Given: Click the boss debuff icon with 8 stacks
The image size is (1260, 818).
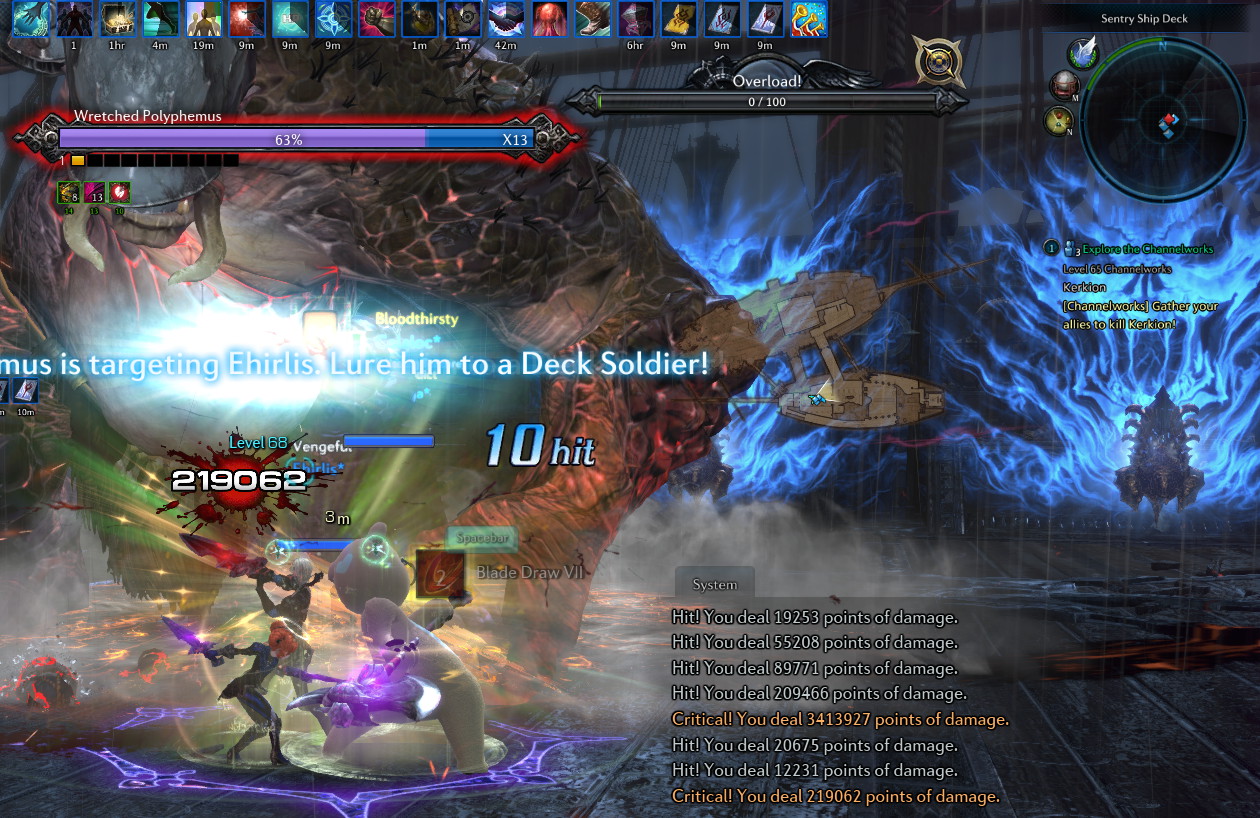Looking at the screenshot, I should point(68,192).
